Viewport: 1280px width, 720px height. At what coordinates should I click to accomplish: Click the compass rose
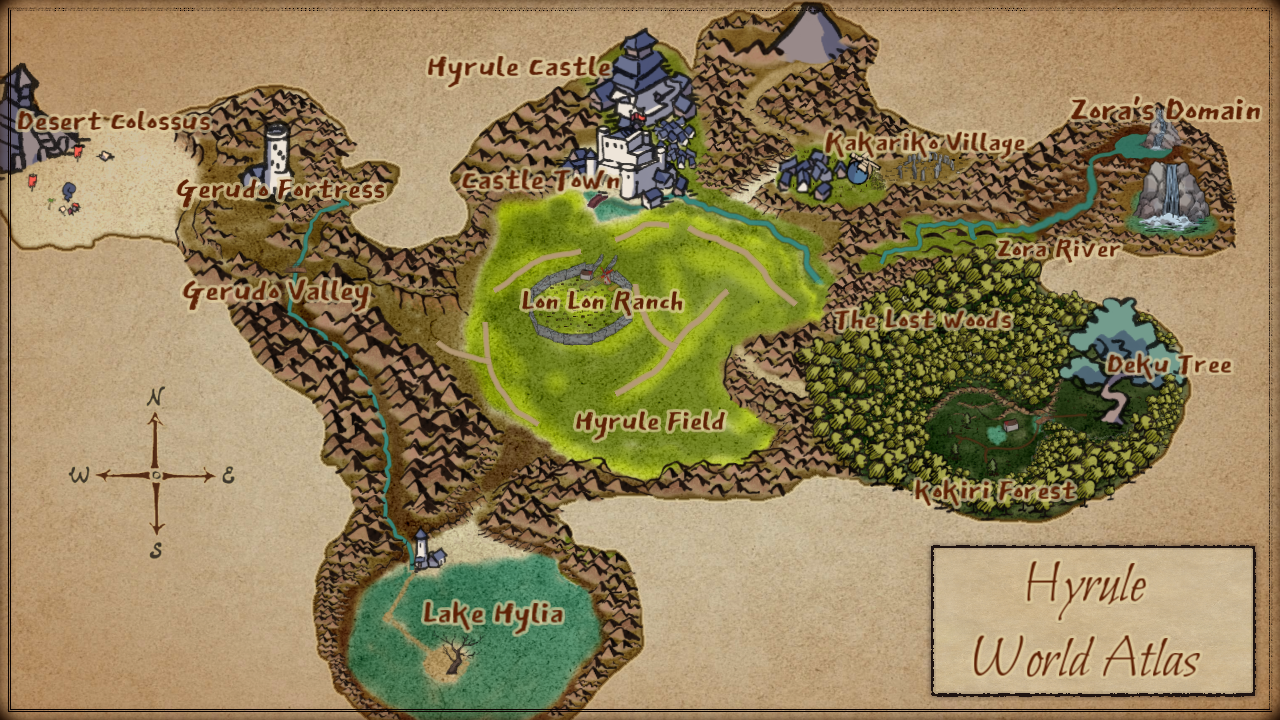156,475
